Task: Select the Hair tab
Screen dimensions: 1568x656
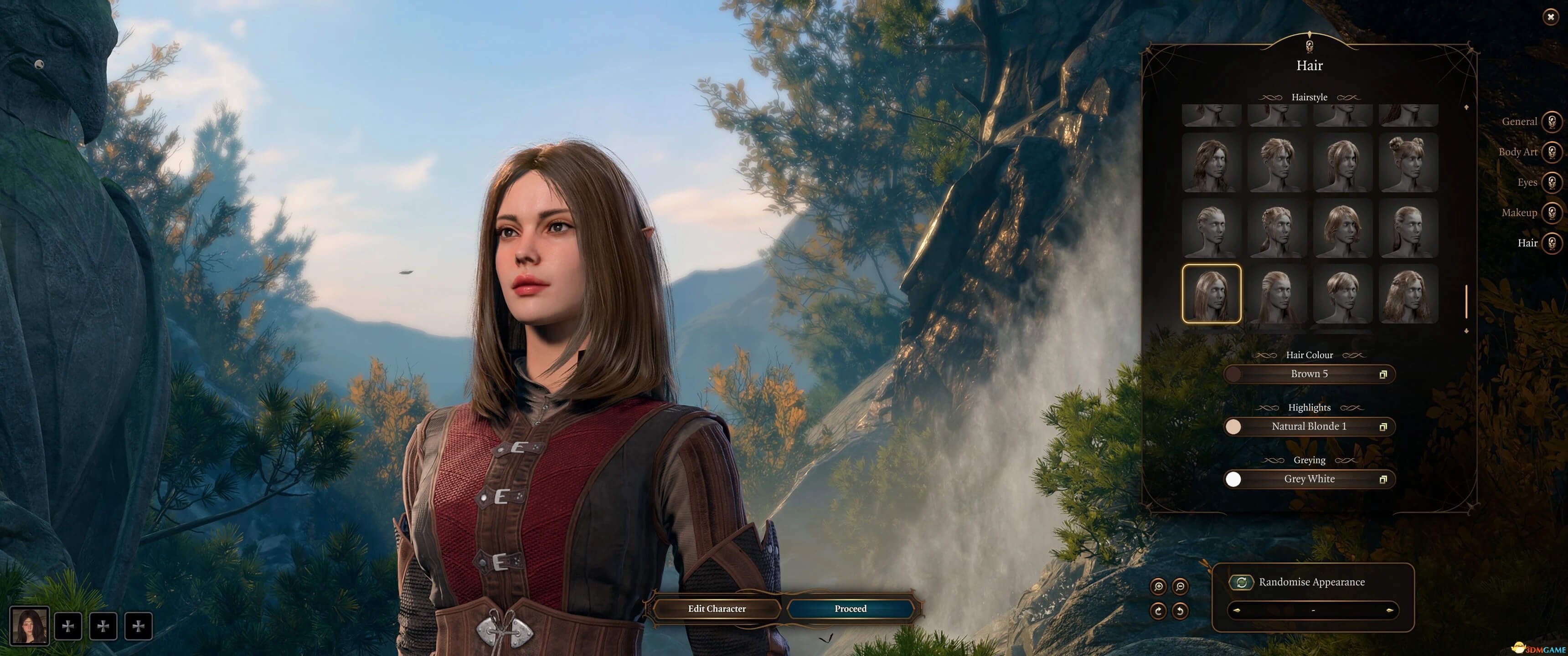Action: pos(1552,243)
